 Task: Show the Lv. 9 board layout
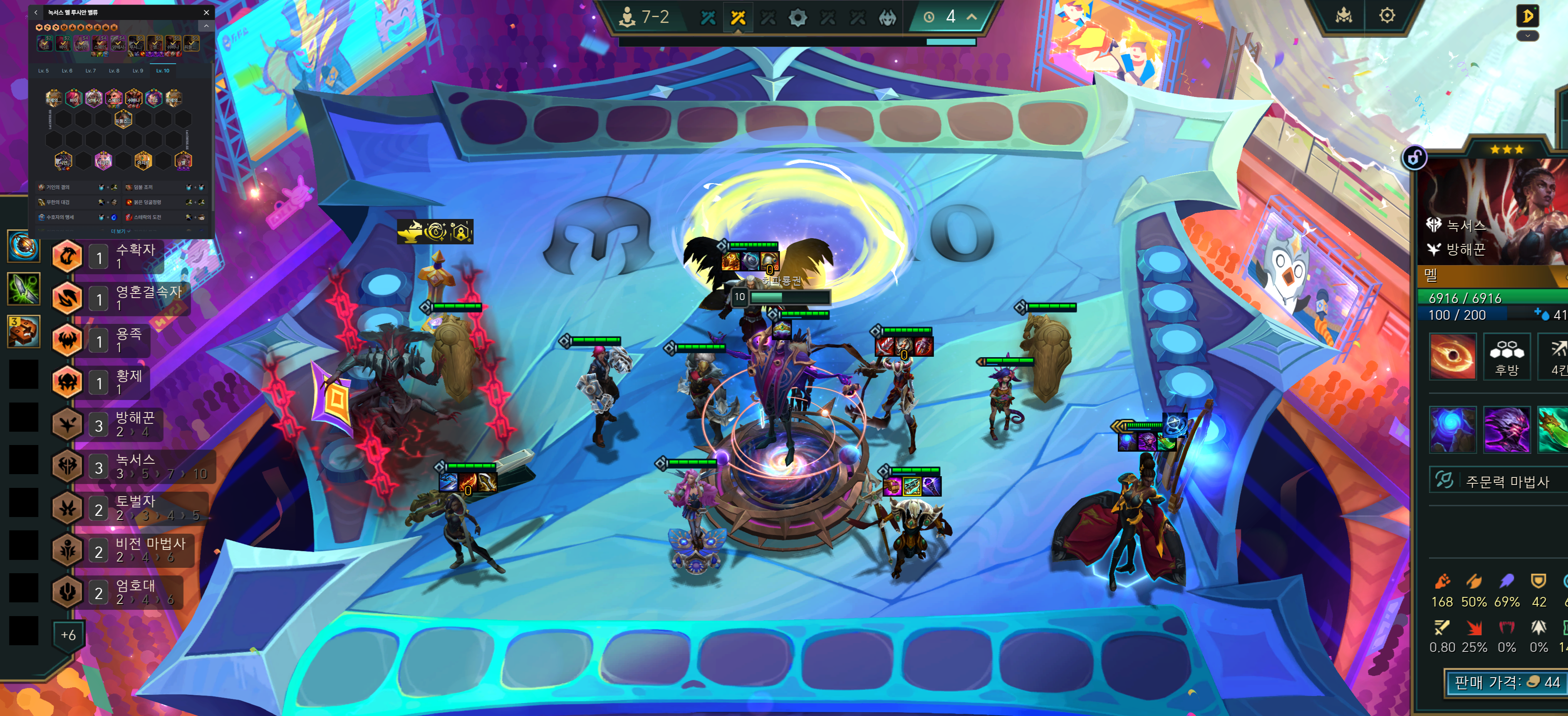click(138, 71)
